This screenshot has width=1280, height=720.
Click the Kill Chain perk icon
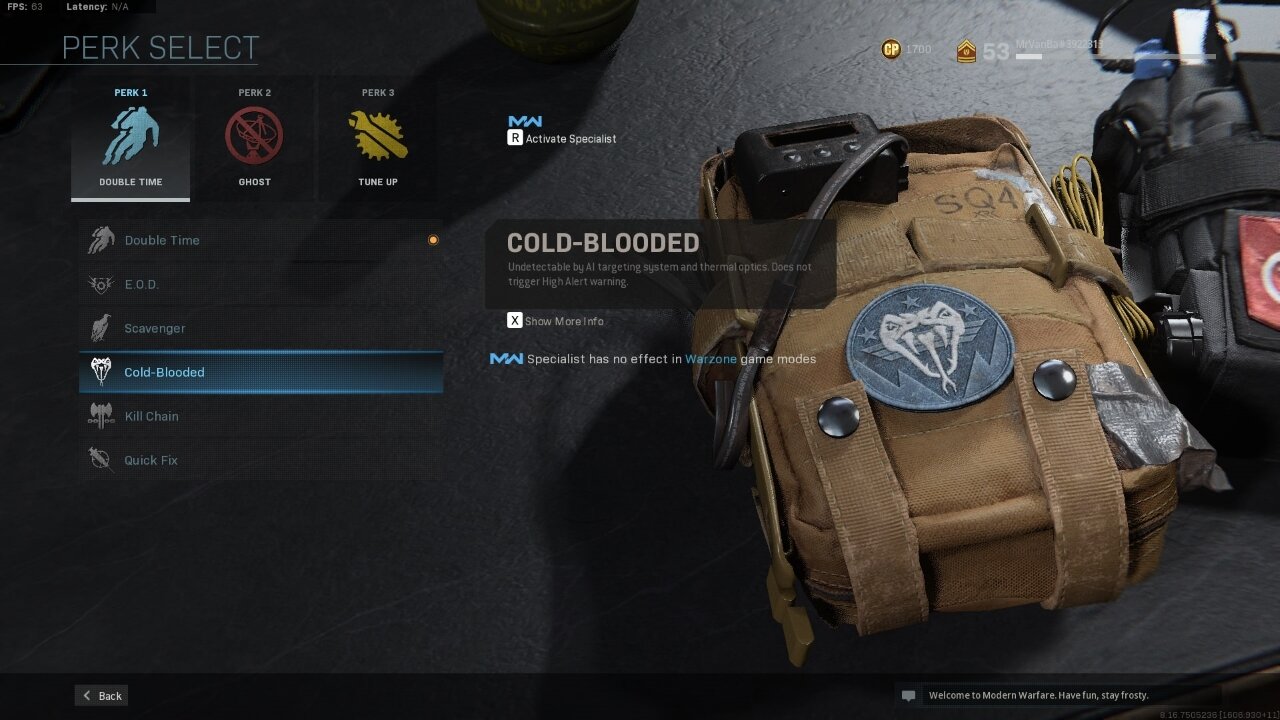tap(99, 416)
